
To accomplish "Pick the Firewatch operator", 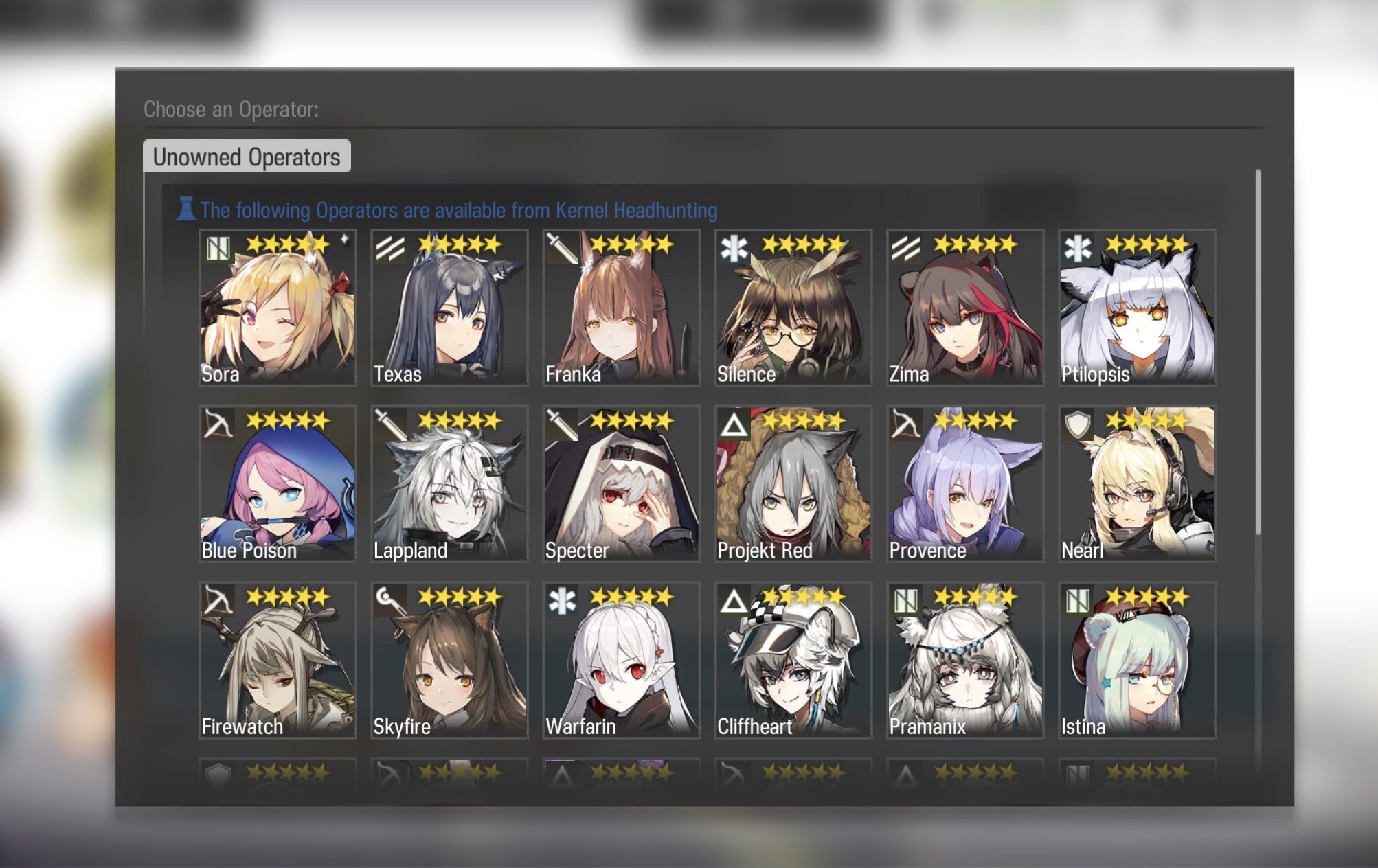I will pyautogui.click(x=278, y=661).
